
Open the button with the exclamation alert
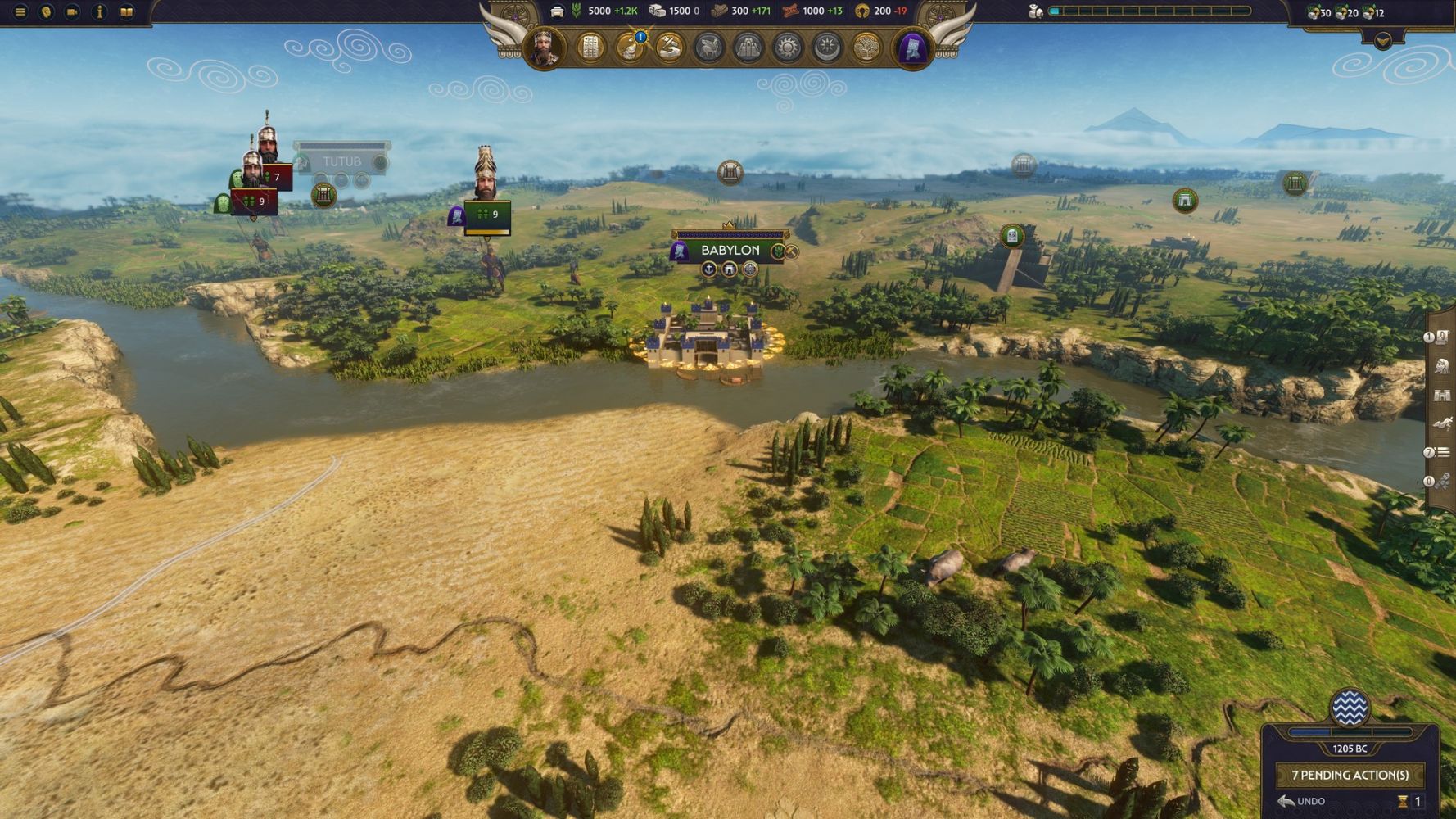pos(631,48)
